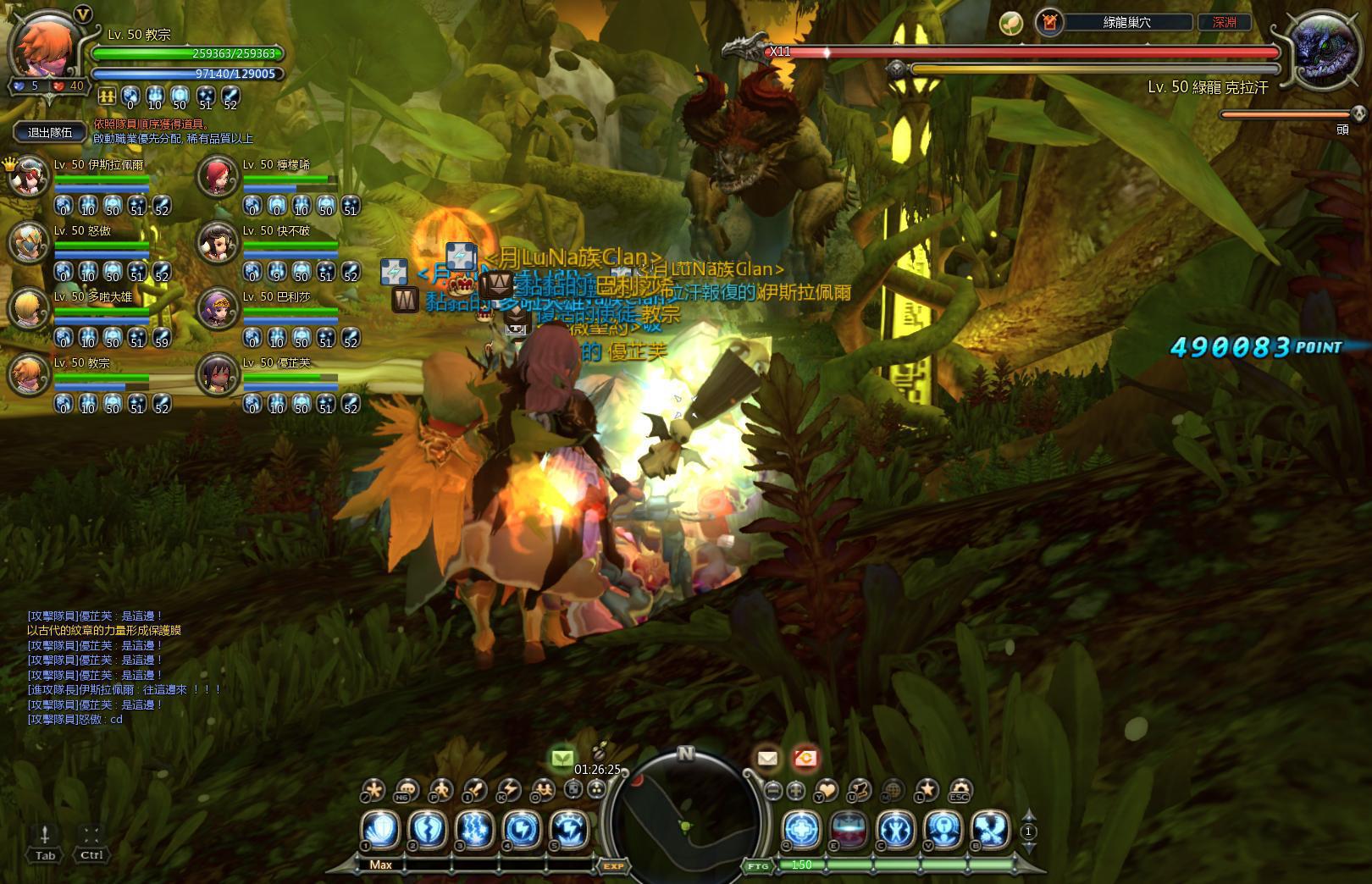Open the heart-shaped social menu icon

[825, 791]
